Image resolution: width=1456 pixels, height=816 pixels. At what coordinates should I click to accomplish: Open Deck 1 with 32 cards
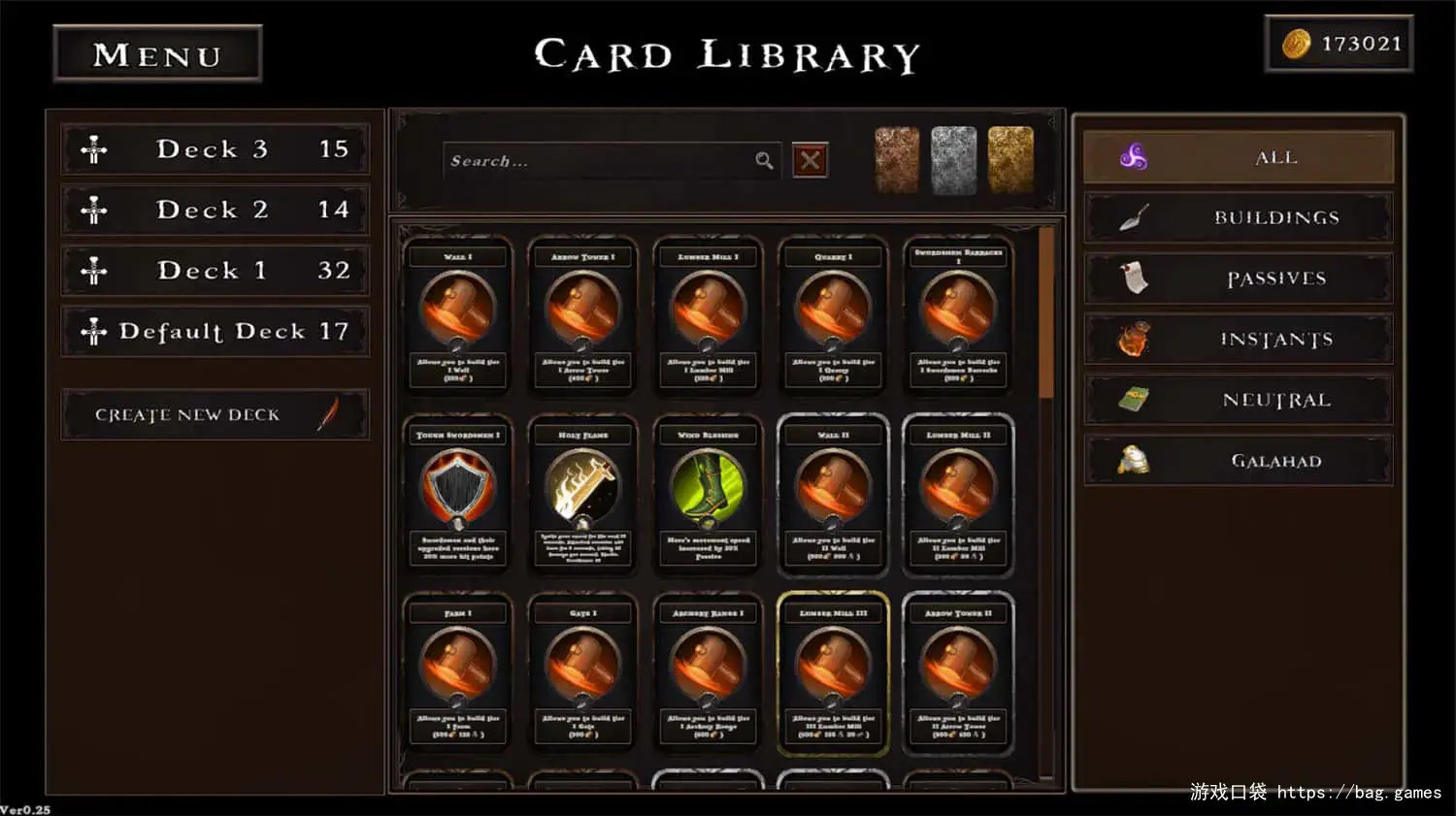coord(215,271)
